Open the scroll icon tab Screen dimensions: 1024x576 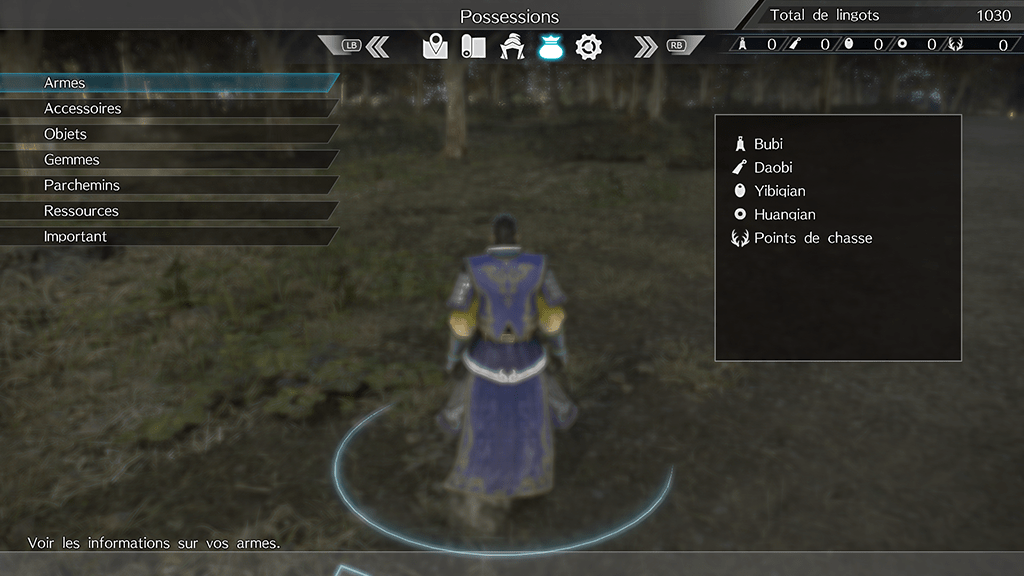(473, 46)
